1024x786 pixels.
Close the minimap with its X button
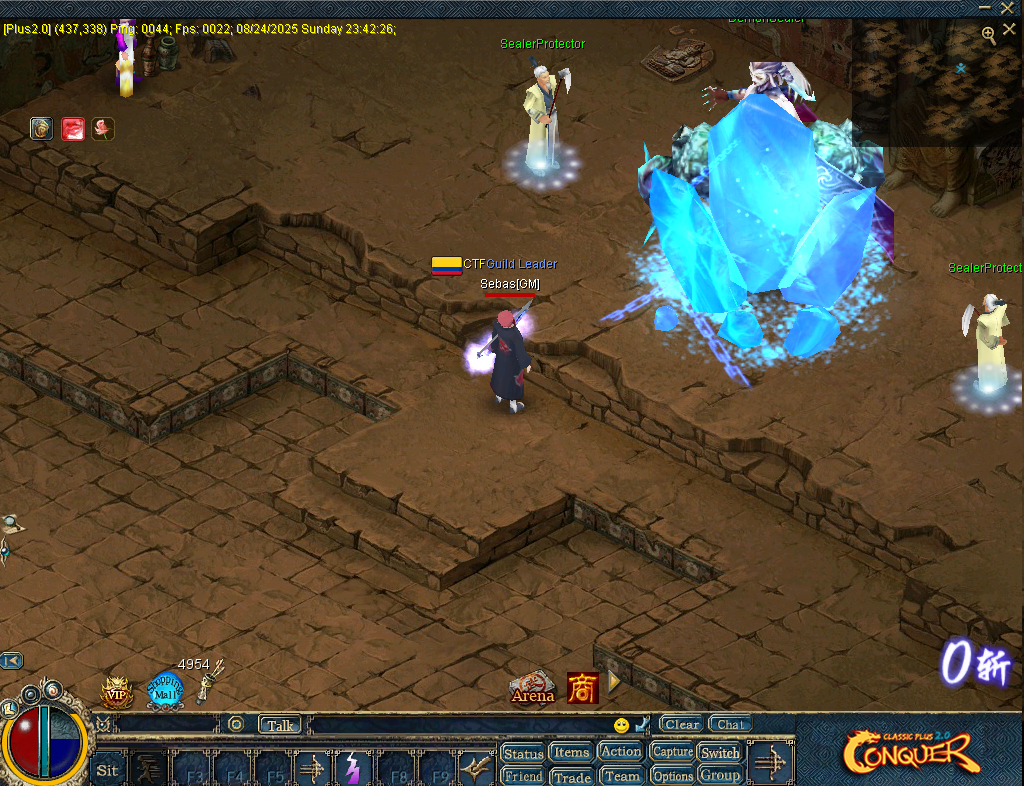point(1009,30)
